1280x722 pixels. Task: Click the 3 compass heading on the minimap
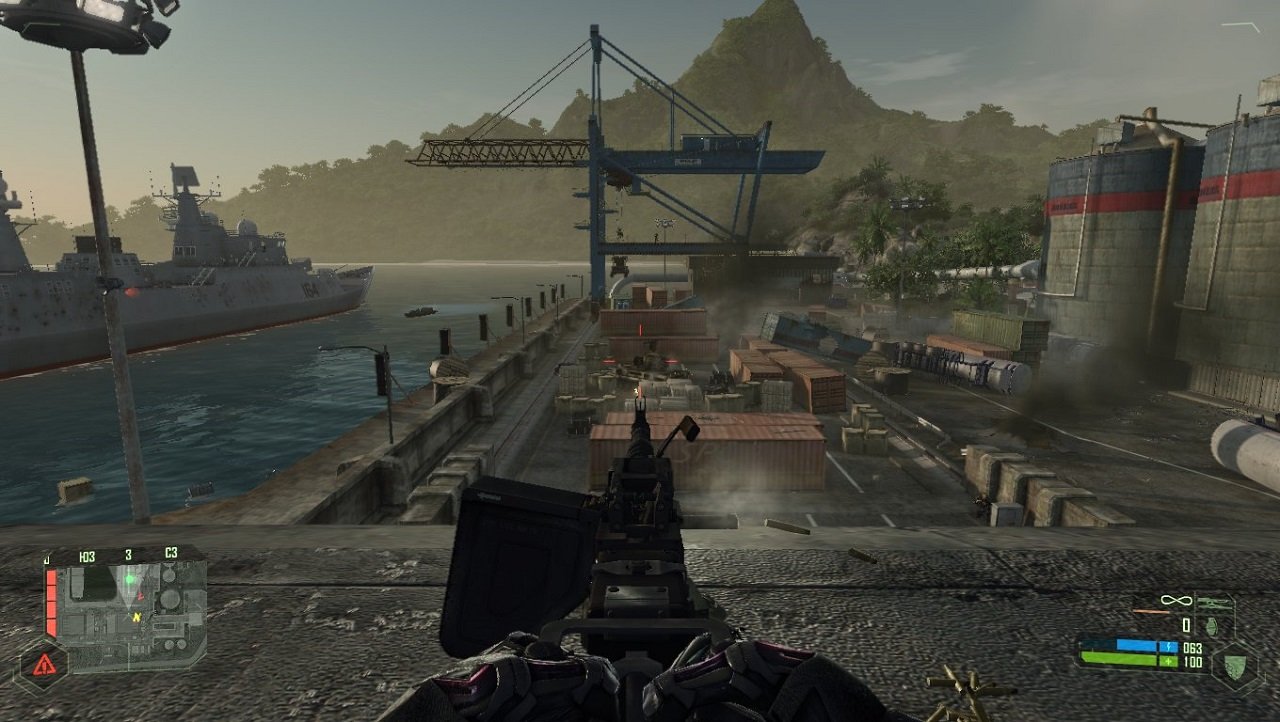tap(129, 554)
